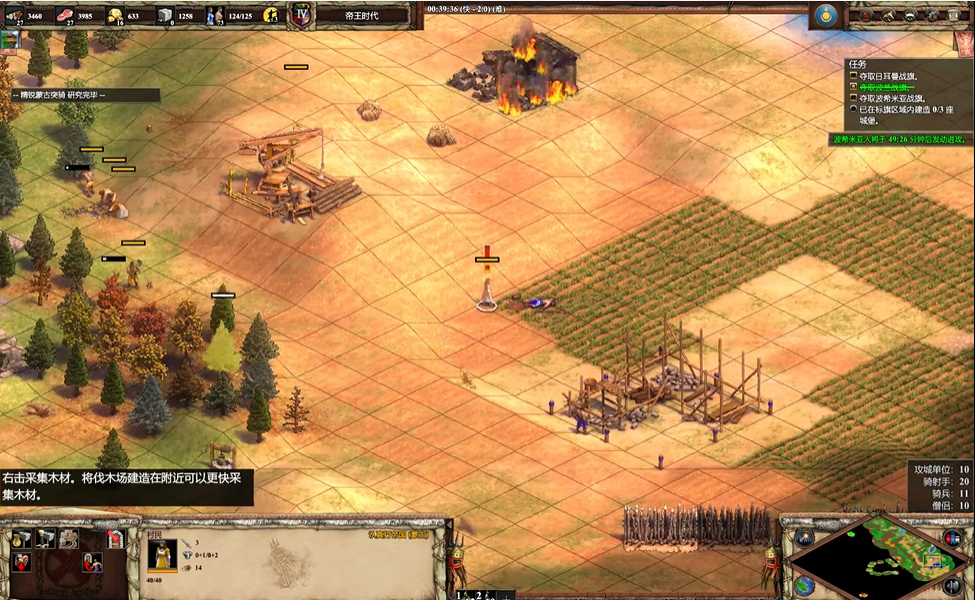Open the military buildings build menu
This screenshot has width=975, height=600.
click(45, 539)
